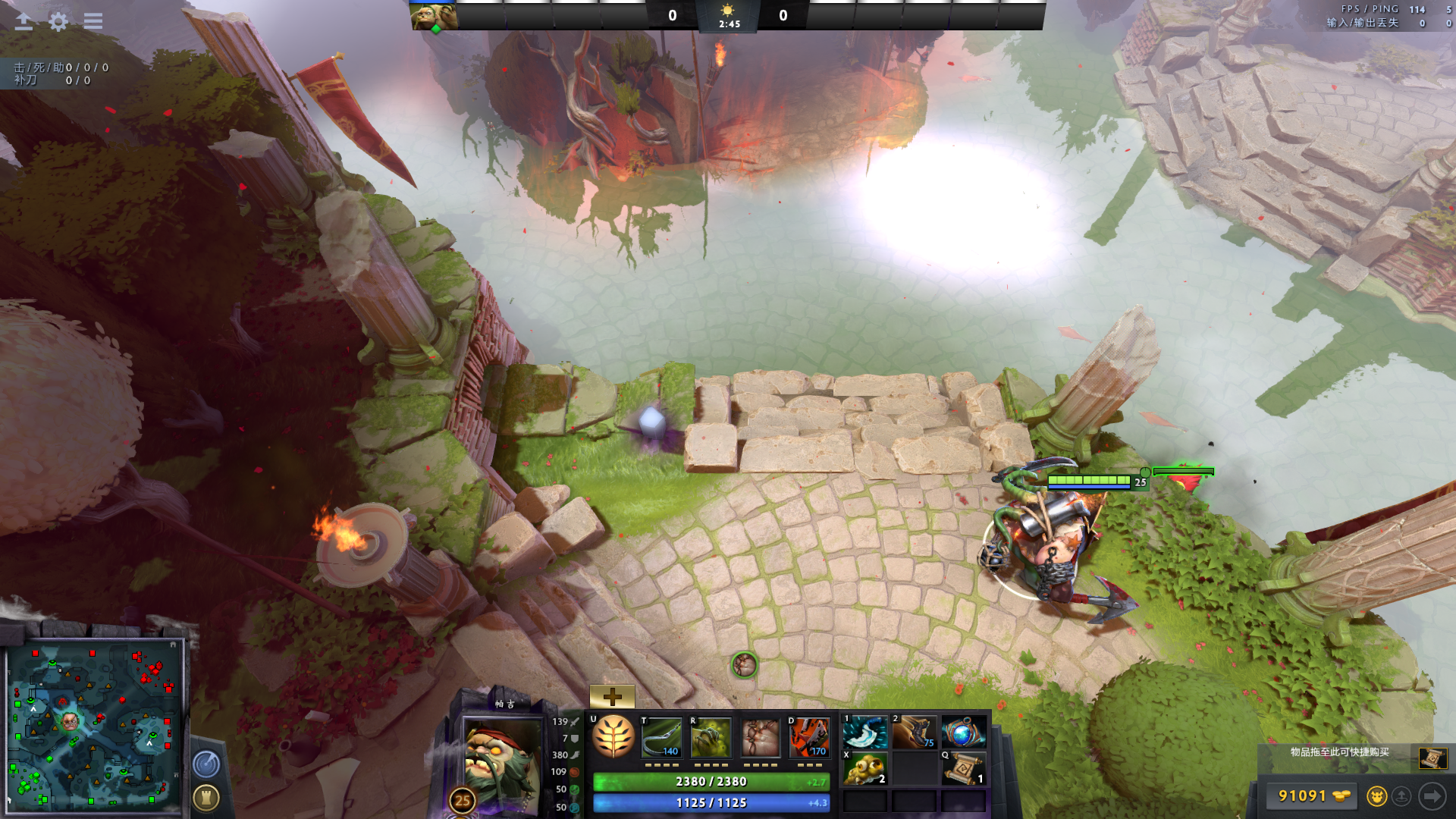
Task: Toggle the Rot ability
Action: tap(711, 737)
